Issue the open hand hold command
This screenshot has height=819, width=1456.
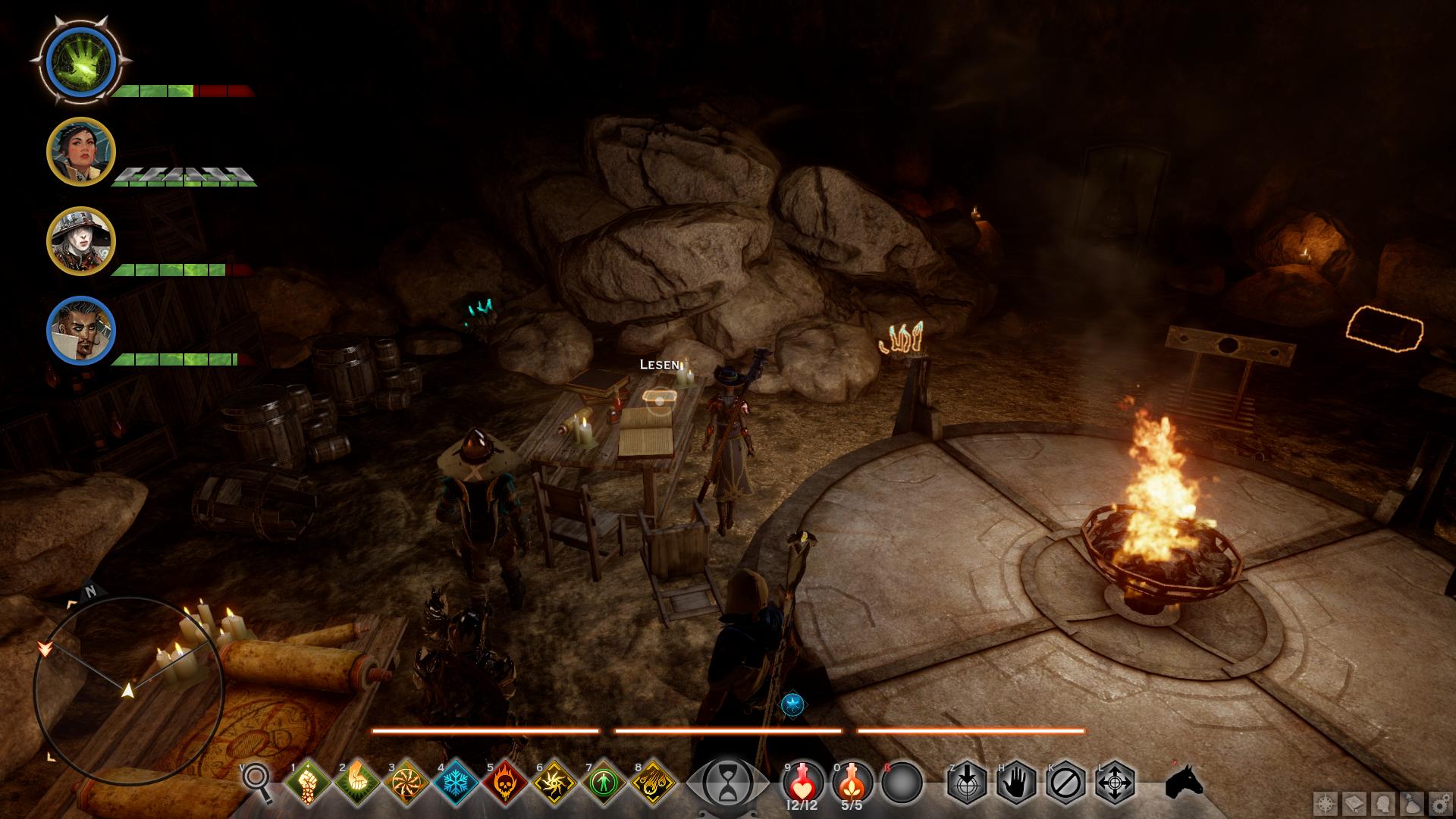[1016, 782]
